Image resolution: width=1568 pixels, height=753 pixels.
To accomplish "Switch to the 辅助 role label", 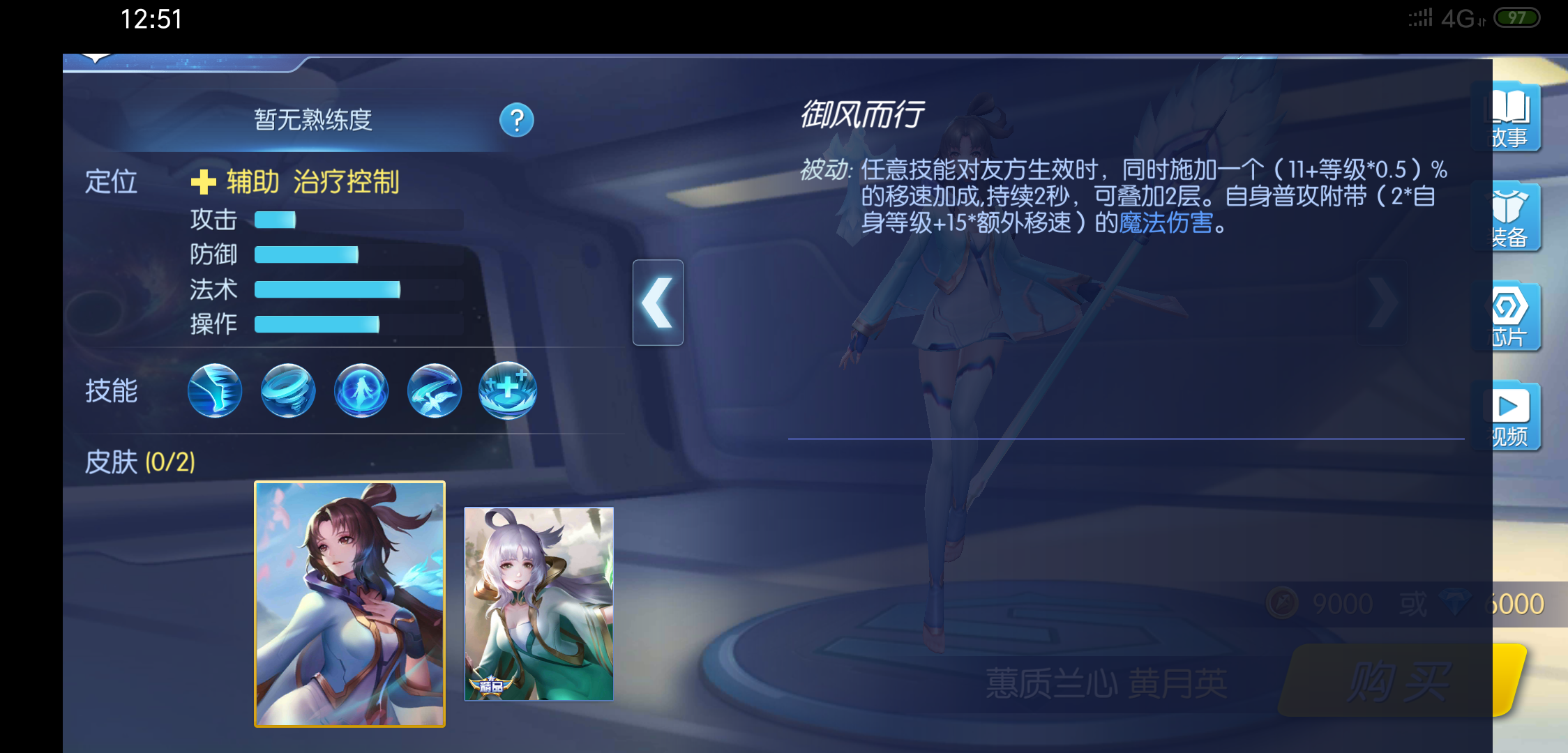I will (252, 180).
